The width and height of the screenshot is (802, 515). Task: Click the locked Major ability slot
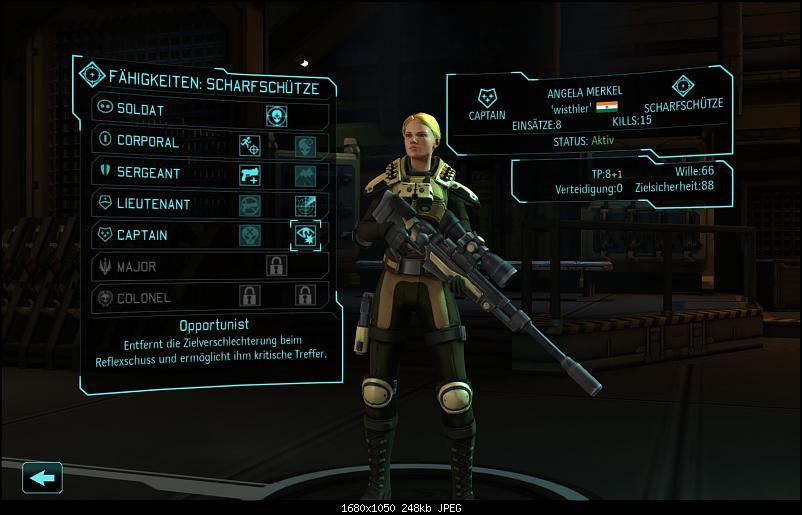(277, 266)
